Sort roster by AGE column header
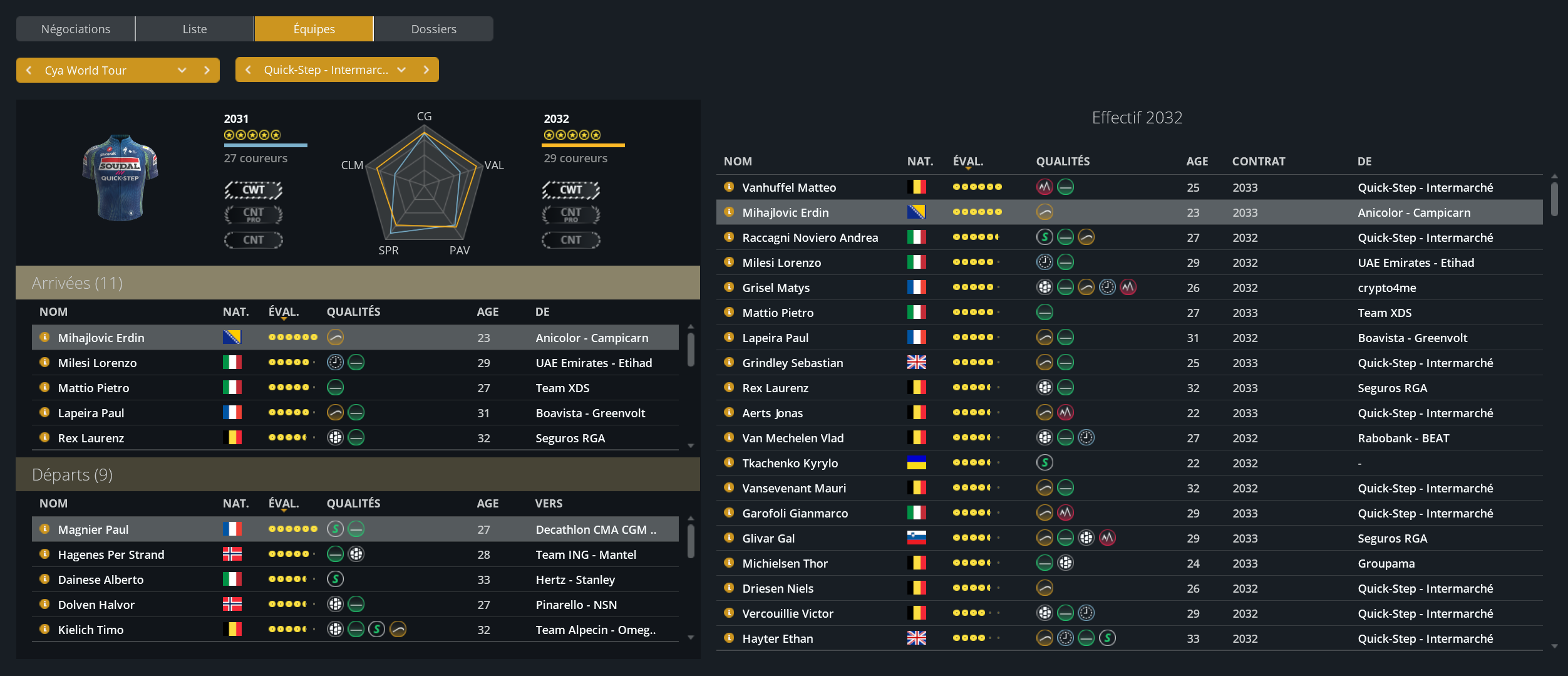The image size is (1568, 676). 1197,161
